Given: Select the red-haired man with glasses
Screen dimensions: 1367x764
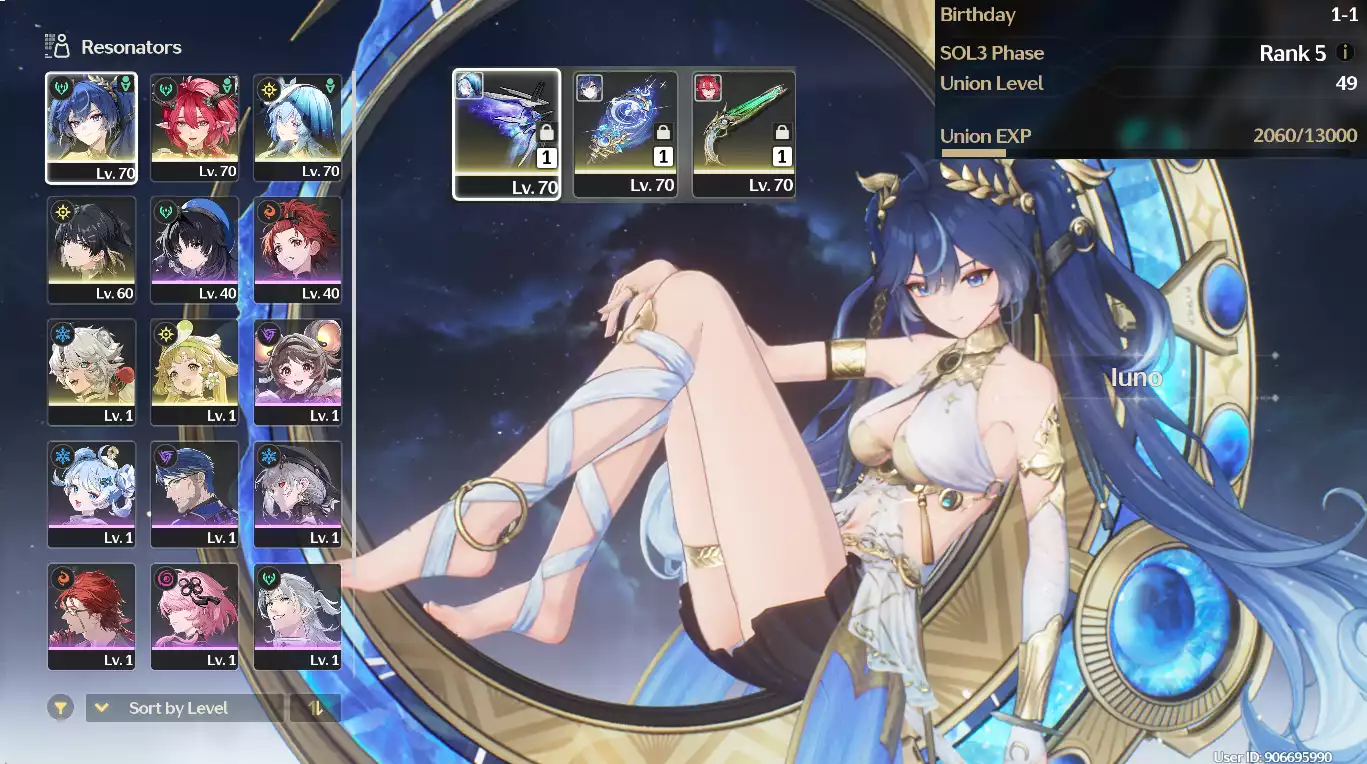Looking at the screenshot, I should coord(91,616).
